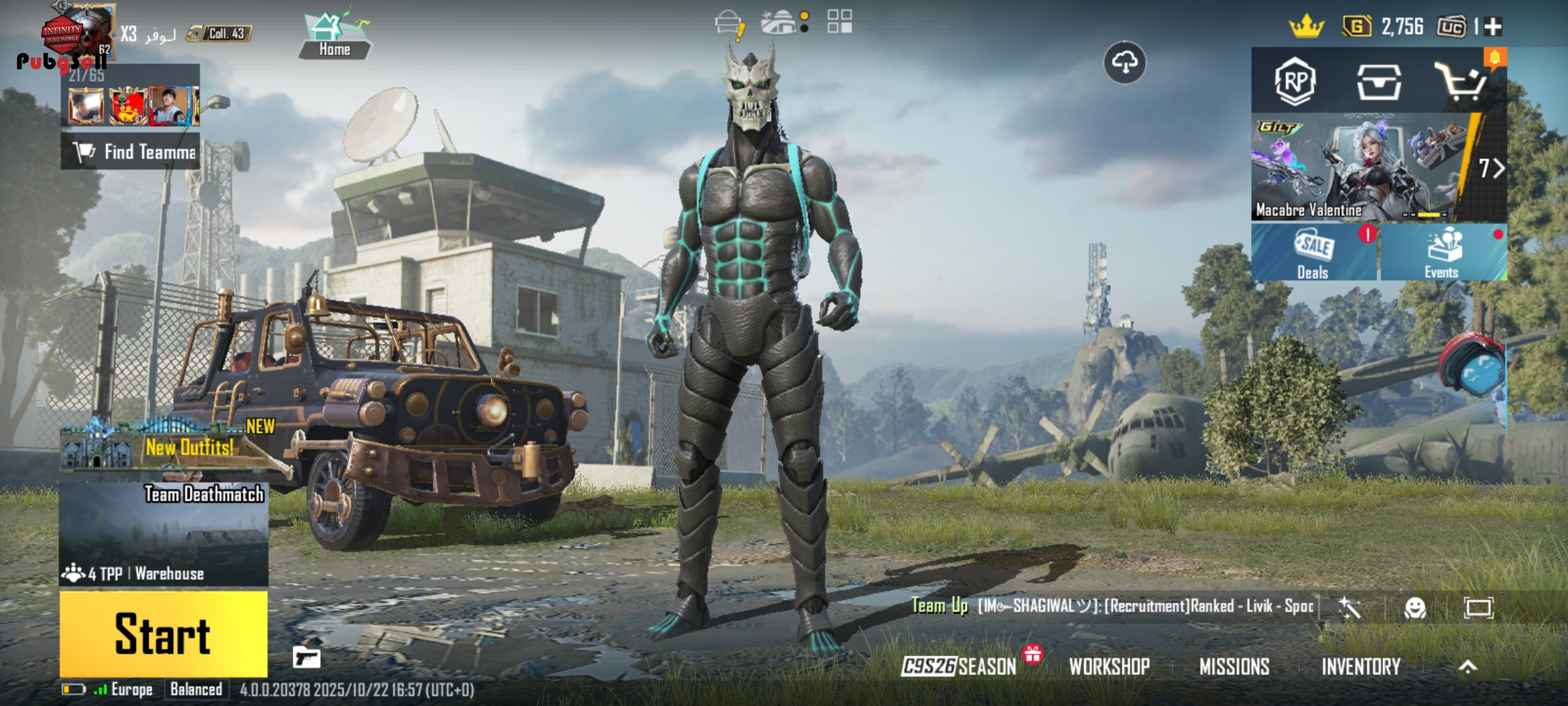Viewport: 1568px width, 706px height.
Task: Add UC with the plus button
Action: (x=1494, y=27)
